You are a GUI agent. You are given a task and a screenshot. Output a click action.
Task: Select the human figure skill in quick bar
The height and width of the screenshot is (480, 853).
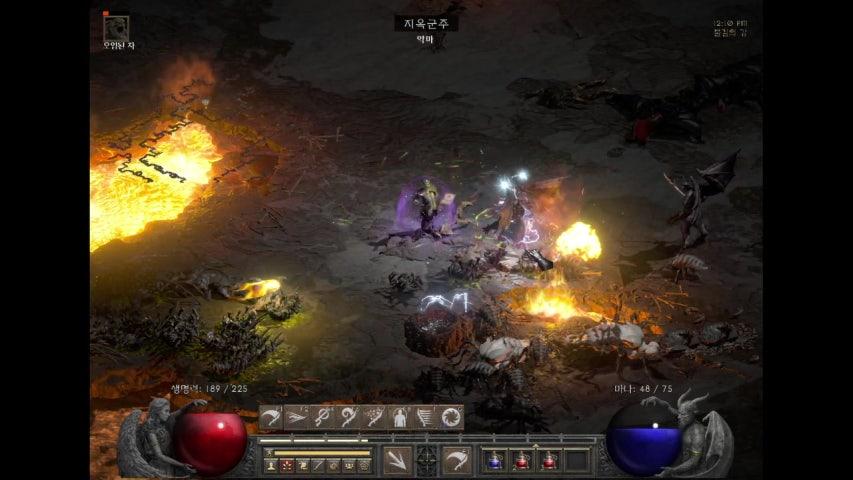tap(399, 417)
